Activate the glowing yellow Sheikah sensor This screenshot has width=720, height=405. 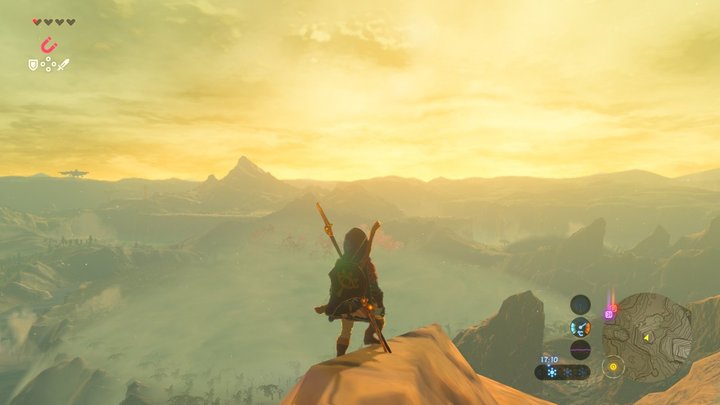pyautogui.click(x=613, y=366)
